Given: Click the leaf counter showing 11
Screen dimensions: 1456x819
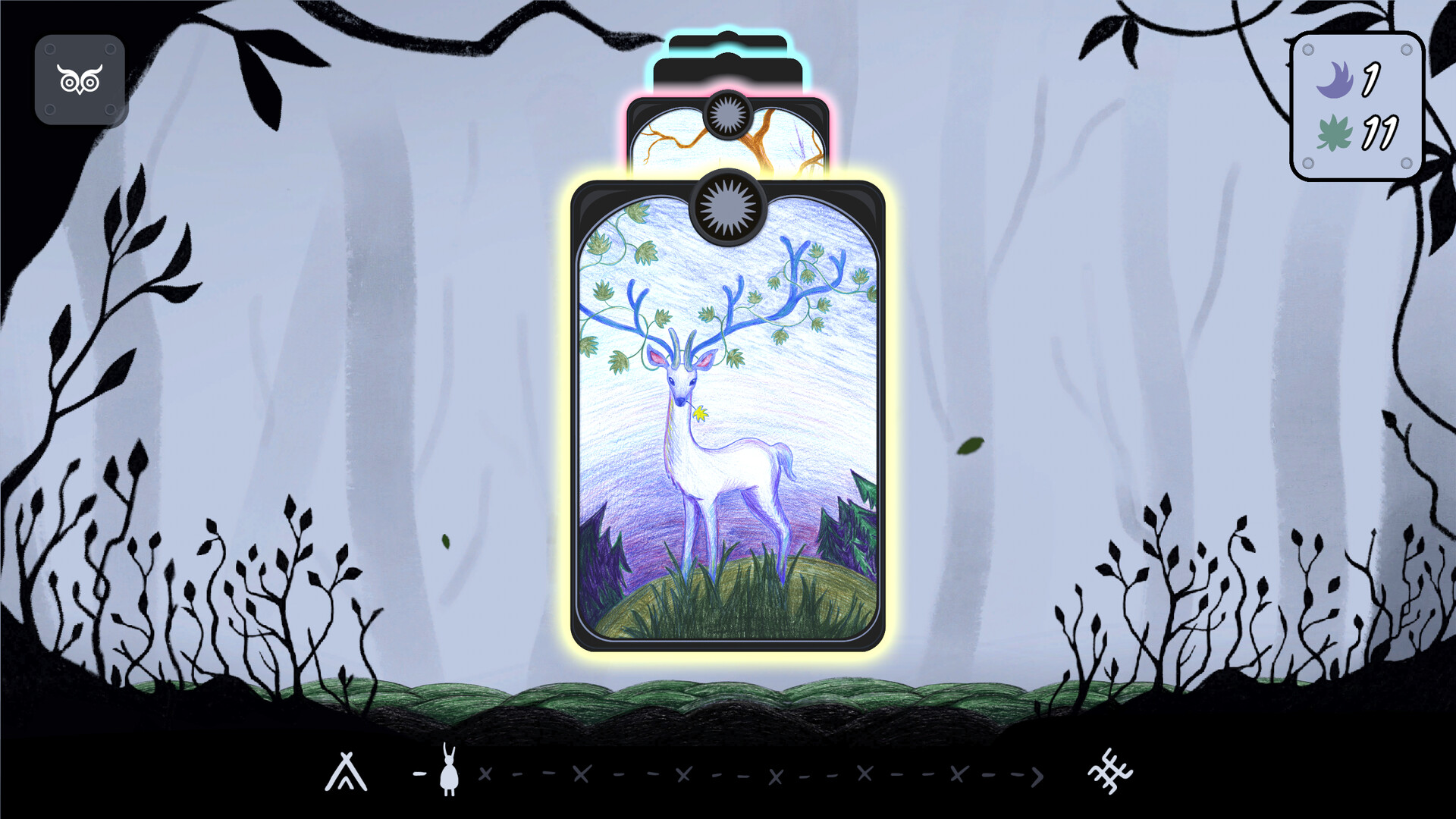Looking at the screenshot, I should click(x=1379, y=134).
